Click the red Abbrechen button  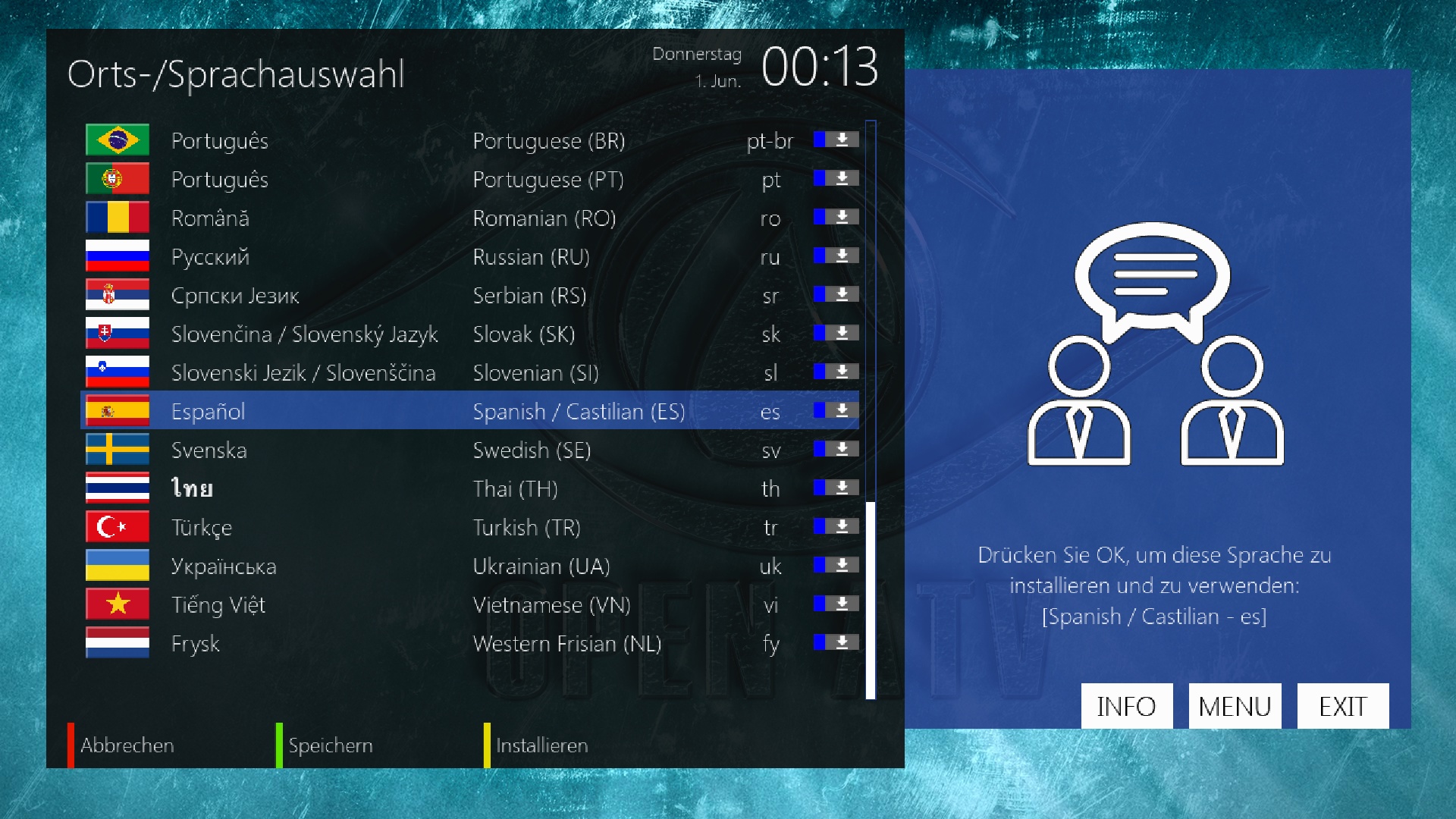126,745
